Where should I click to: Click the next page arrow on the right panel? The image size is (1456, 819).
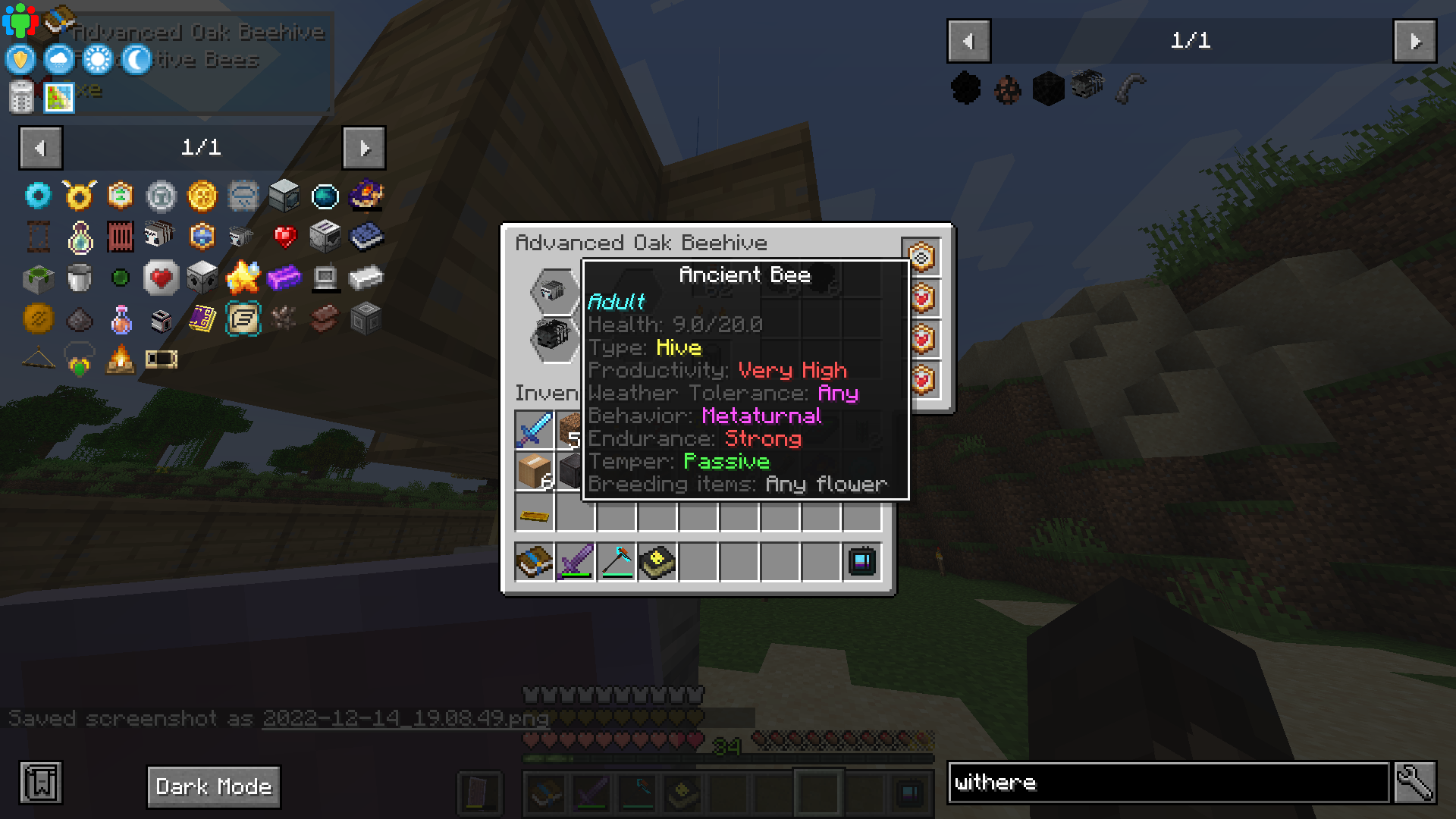coord(1414,42)
